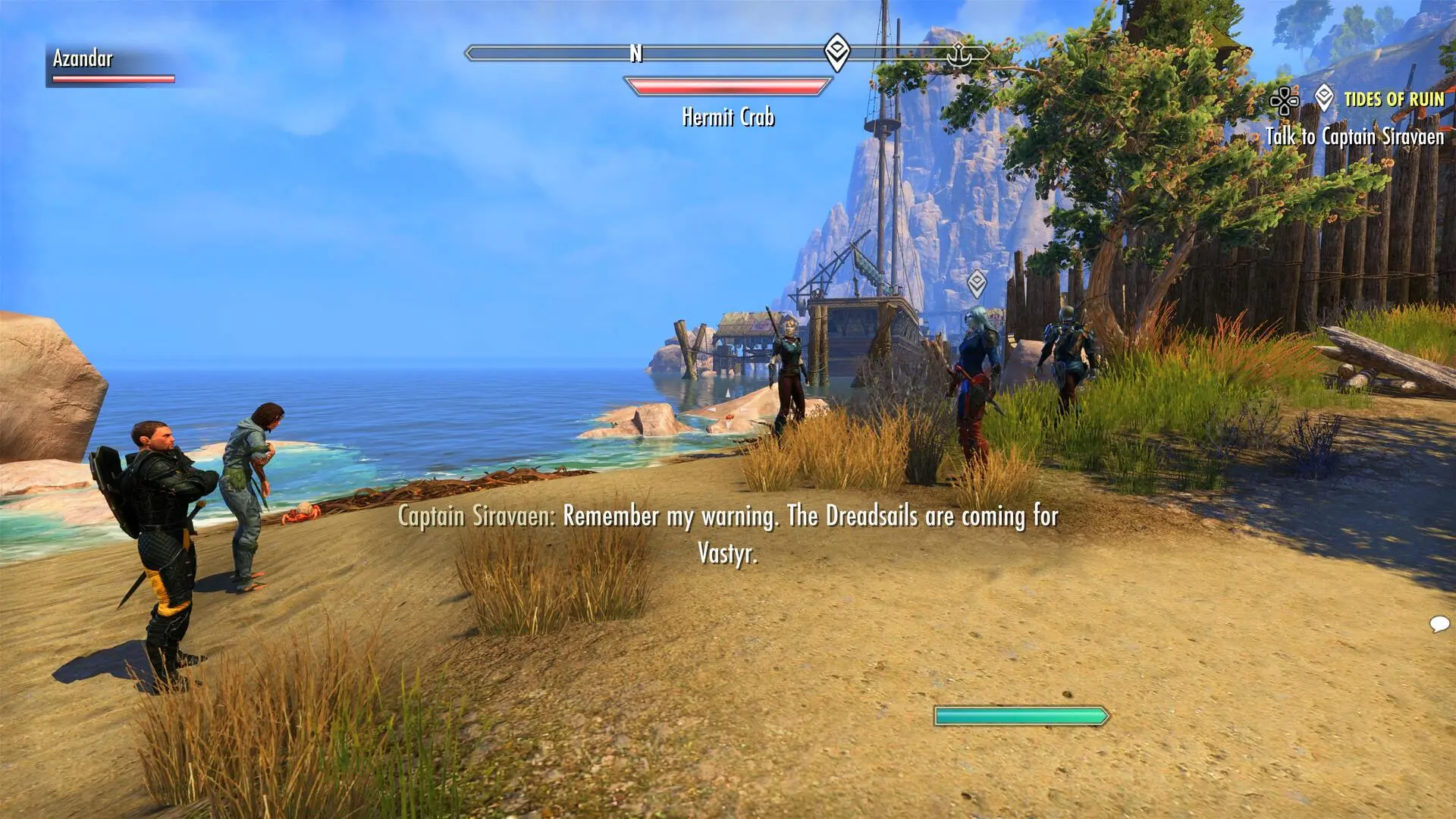The width and height of the screenshot is (1456, 819).
Task: Click the quest diamond marker on the compass
Action: tap(836, 52)
